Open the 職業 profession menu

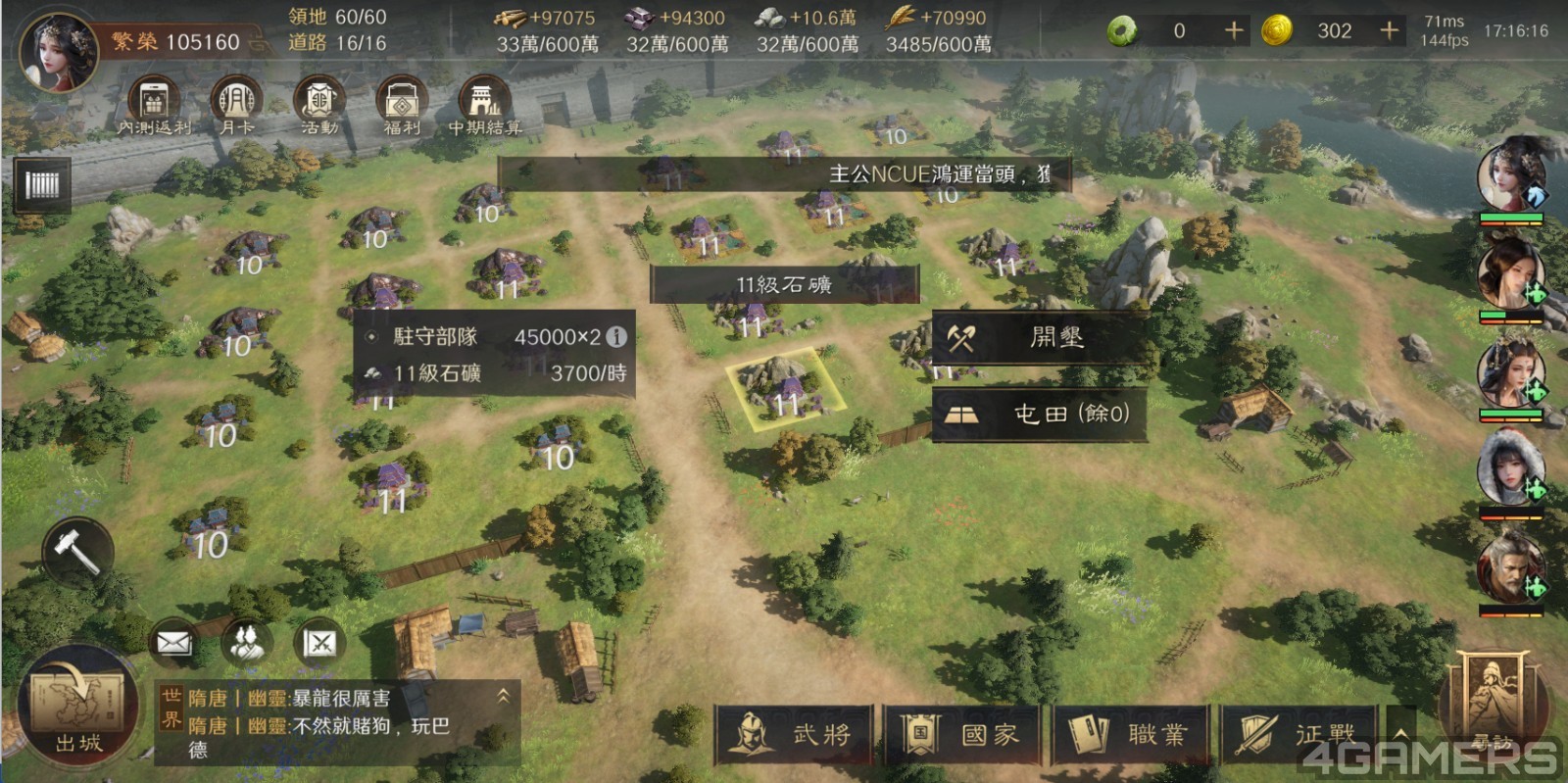(x=1132, y=734)
